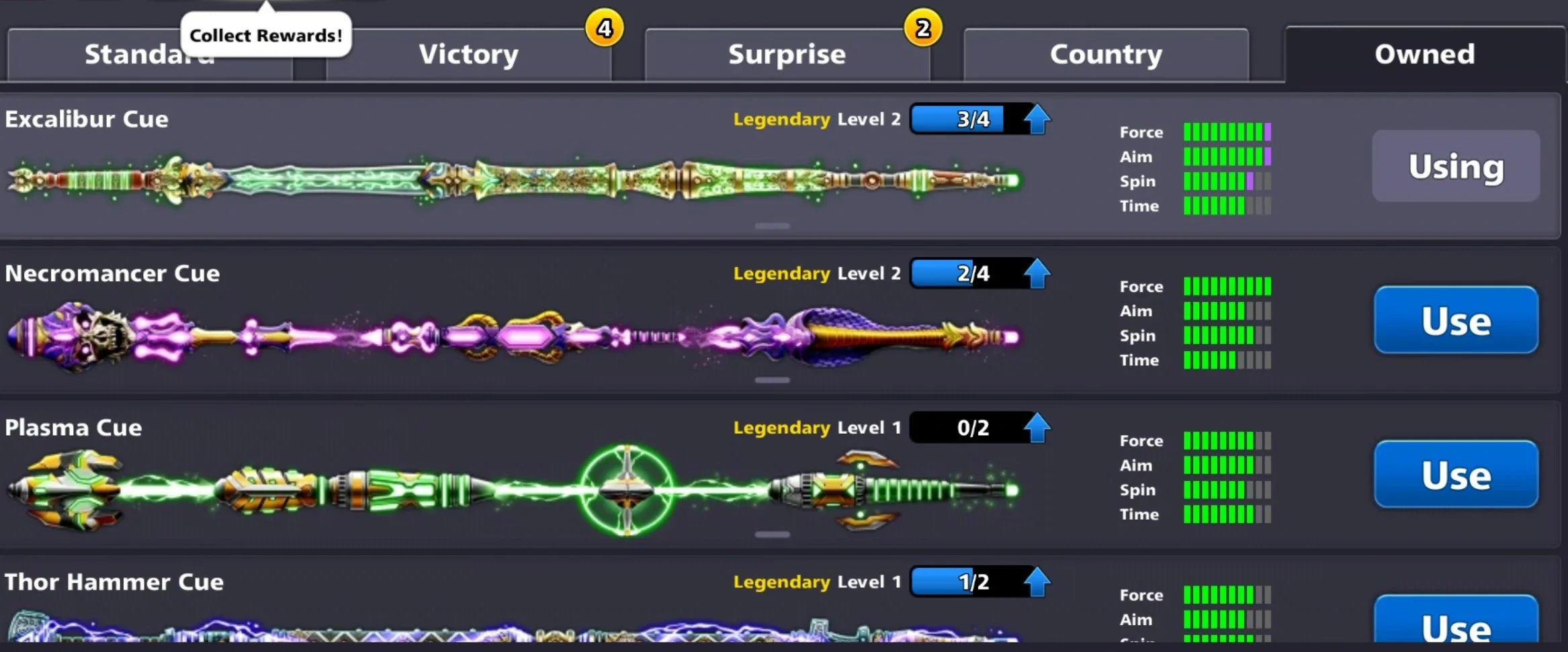This screenshot has width=1568, height=652.
Task: Expand details handle under Plasma Cue
Action: [771, 534]
